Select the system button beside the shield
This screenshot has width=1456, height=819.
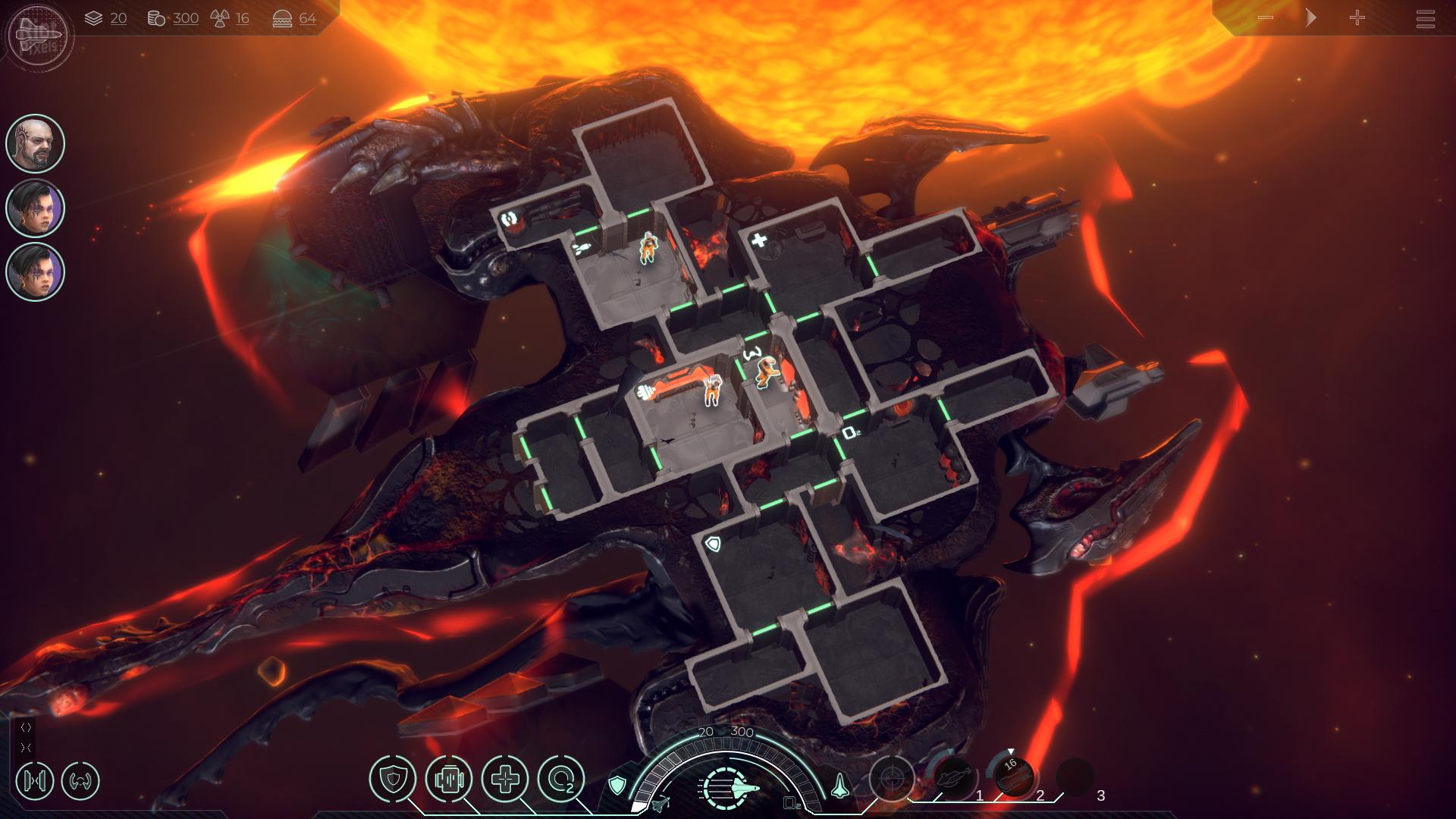(x=449, y=779)
